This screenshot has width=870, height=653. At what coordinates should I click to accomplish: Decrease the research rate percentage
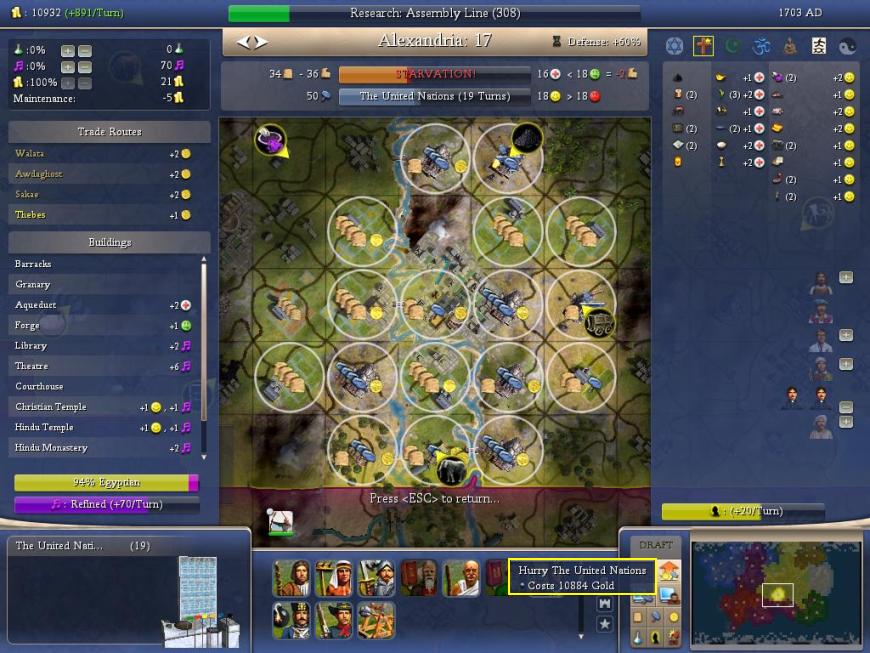click(x=85, y=50)
